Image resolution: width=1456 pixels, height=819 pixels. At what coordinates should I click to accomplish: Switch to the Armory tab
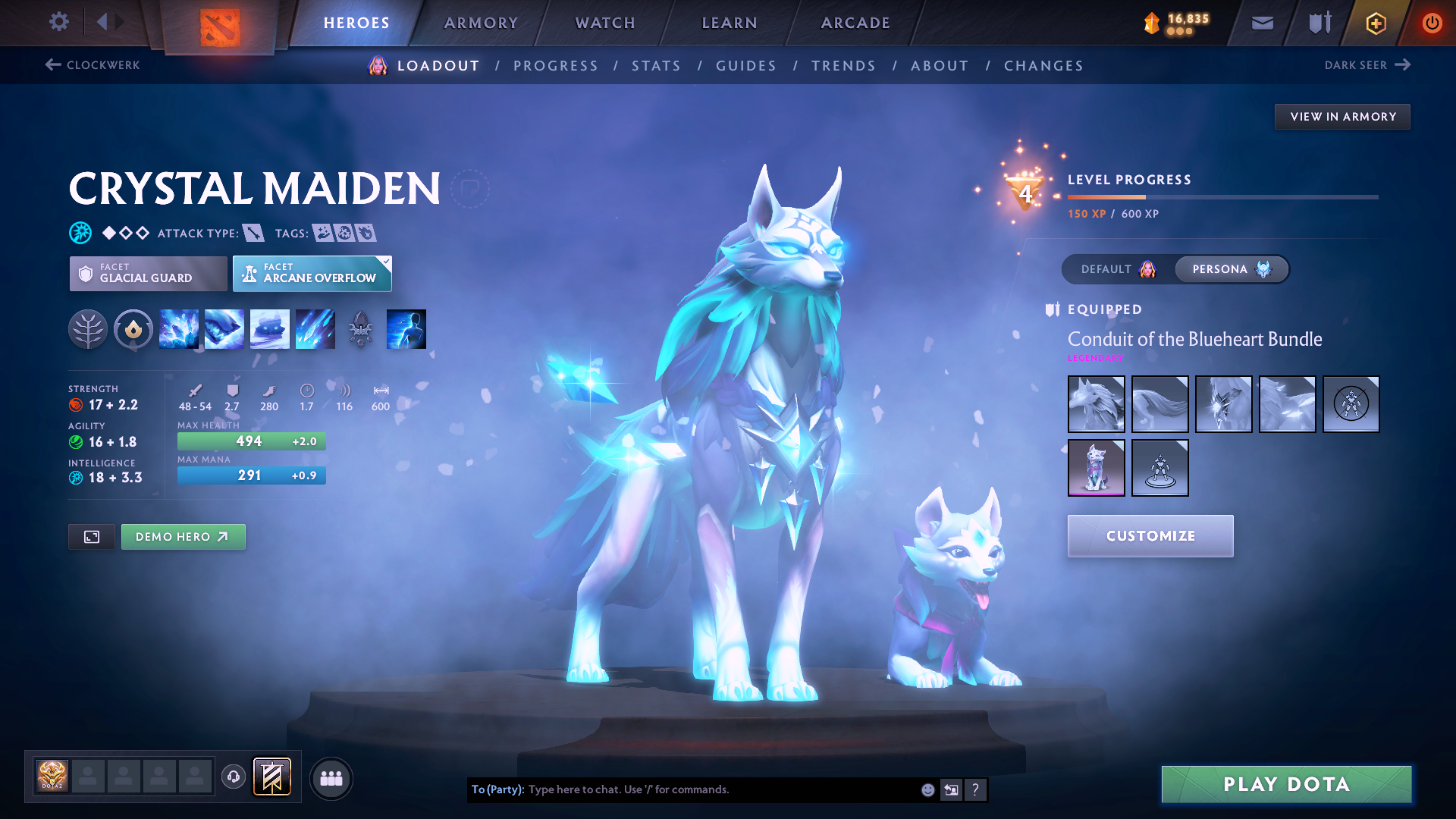point(481,23)
